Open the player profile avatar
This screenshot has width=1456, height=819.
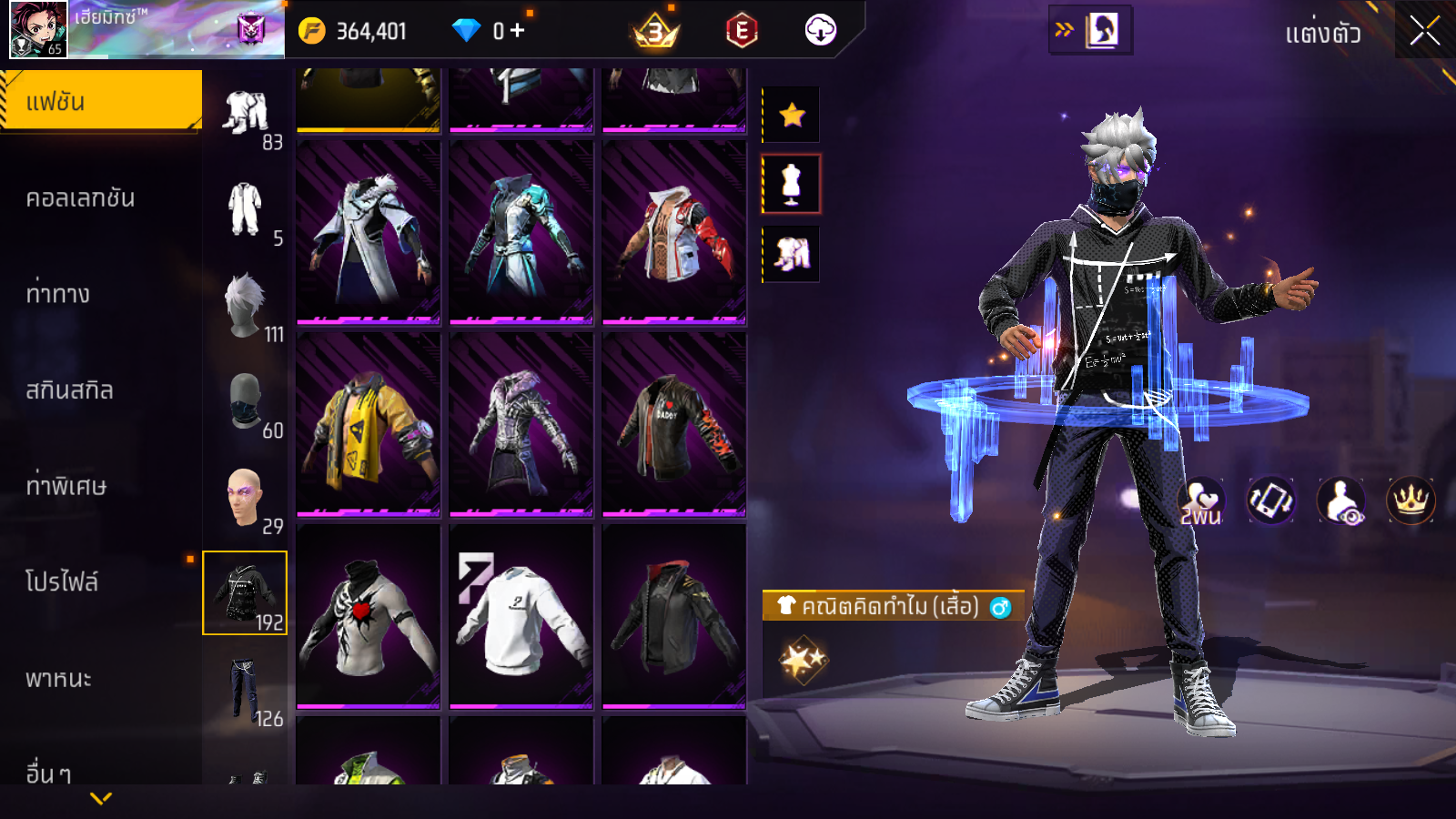click(x=38, y=29)
